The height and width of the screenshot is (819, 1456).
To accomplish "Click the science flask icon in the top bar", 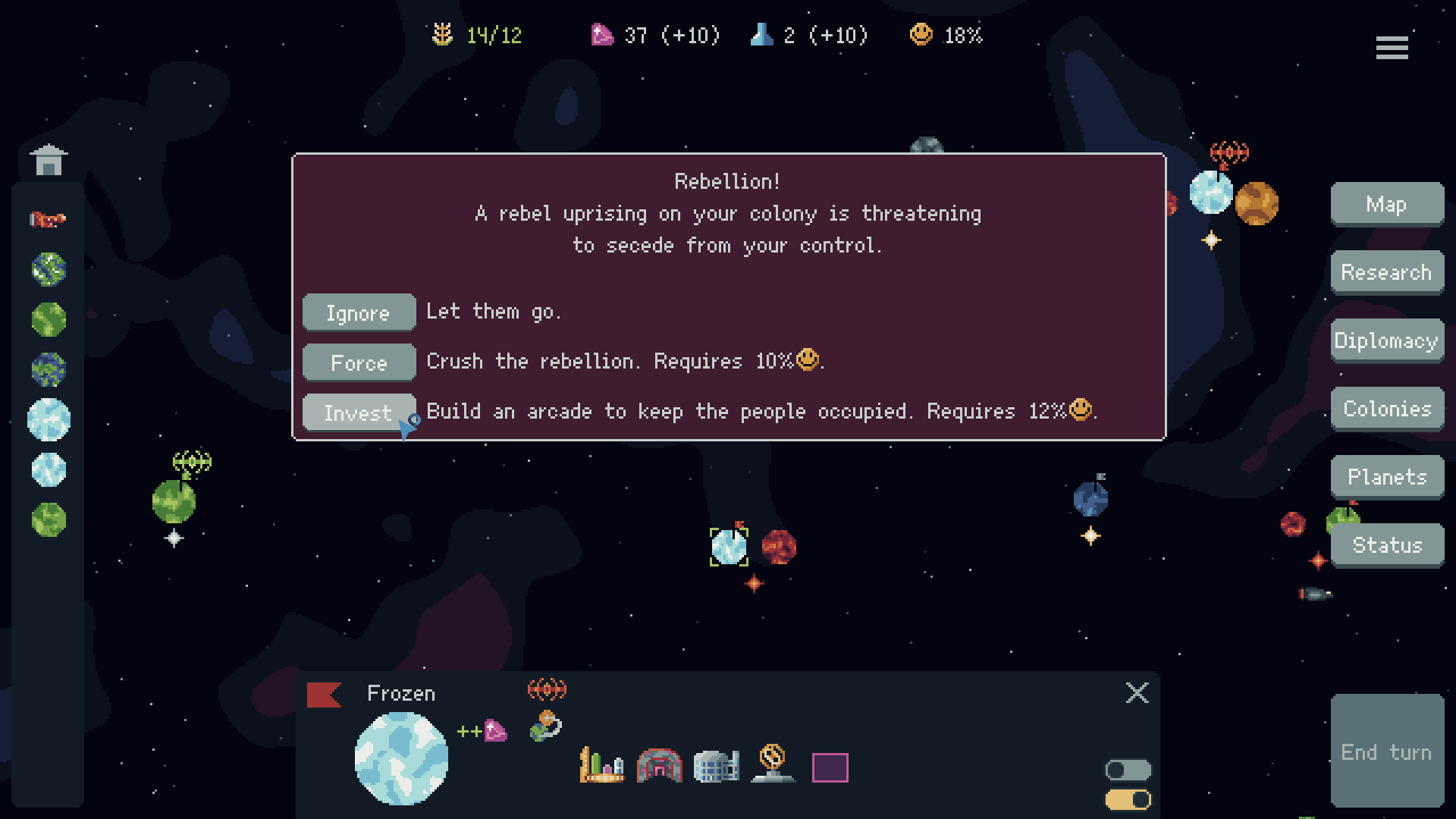I will (761, 34).
